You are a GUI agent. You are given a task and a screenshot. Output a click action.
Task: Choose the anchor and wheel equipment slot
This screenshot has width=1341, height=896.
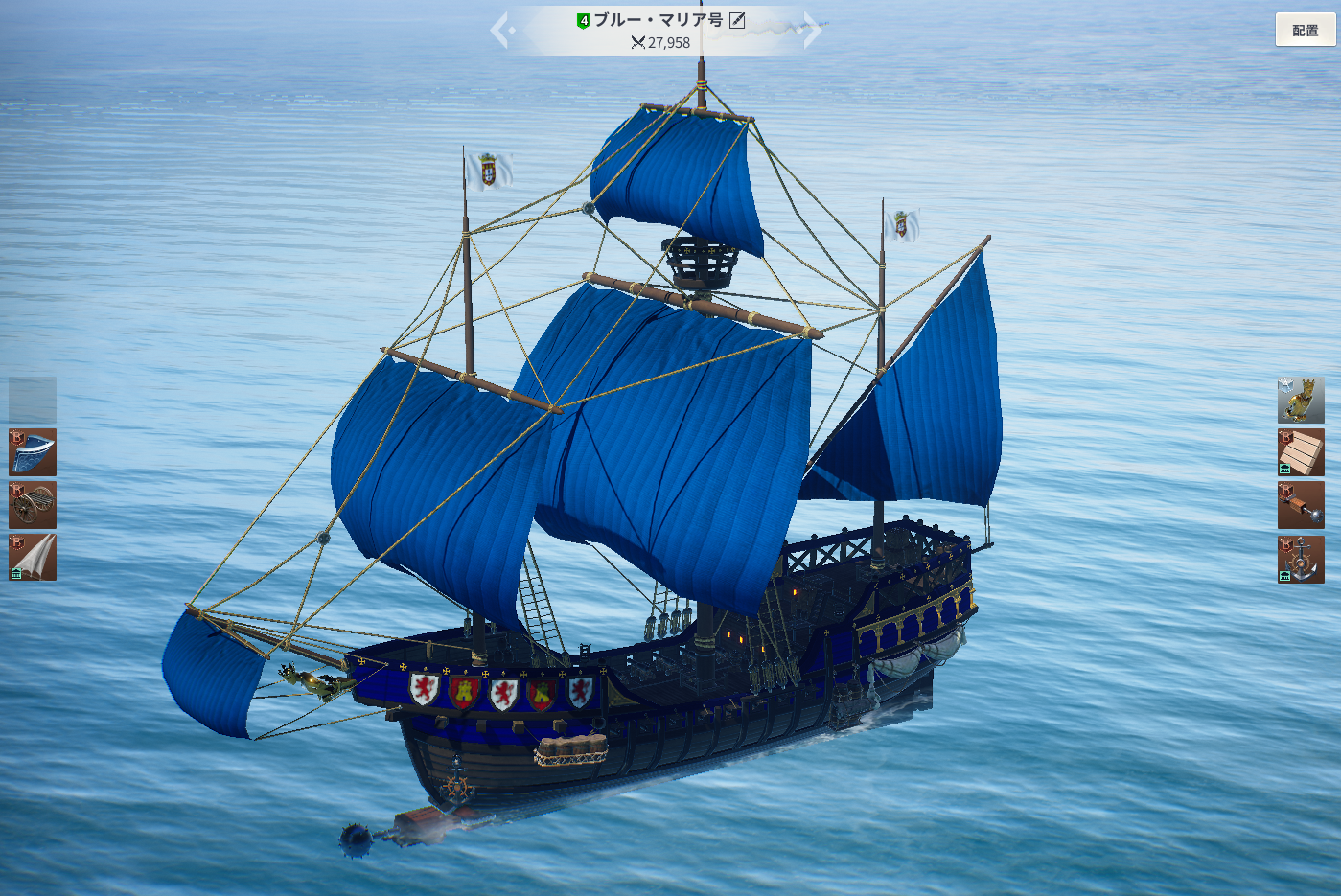click(x=1301, y=560)
